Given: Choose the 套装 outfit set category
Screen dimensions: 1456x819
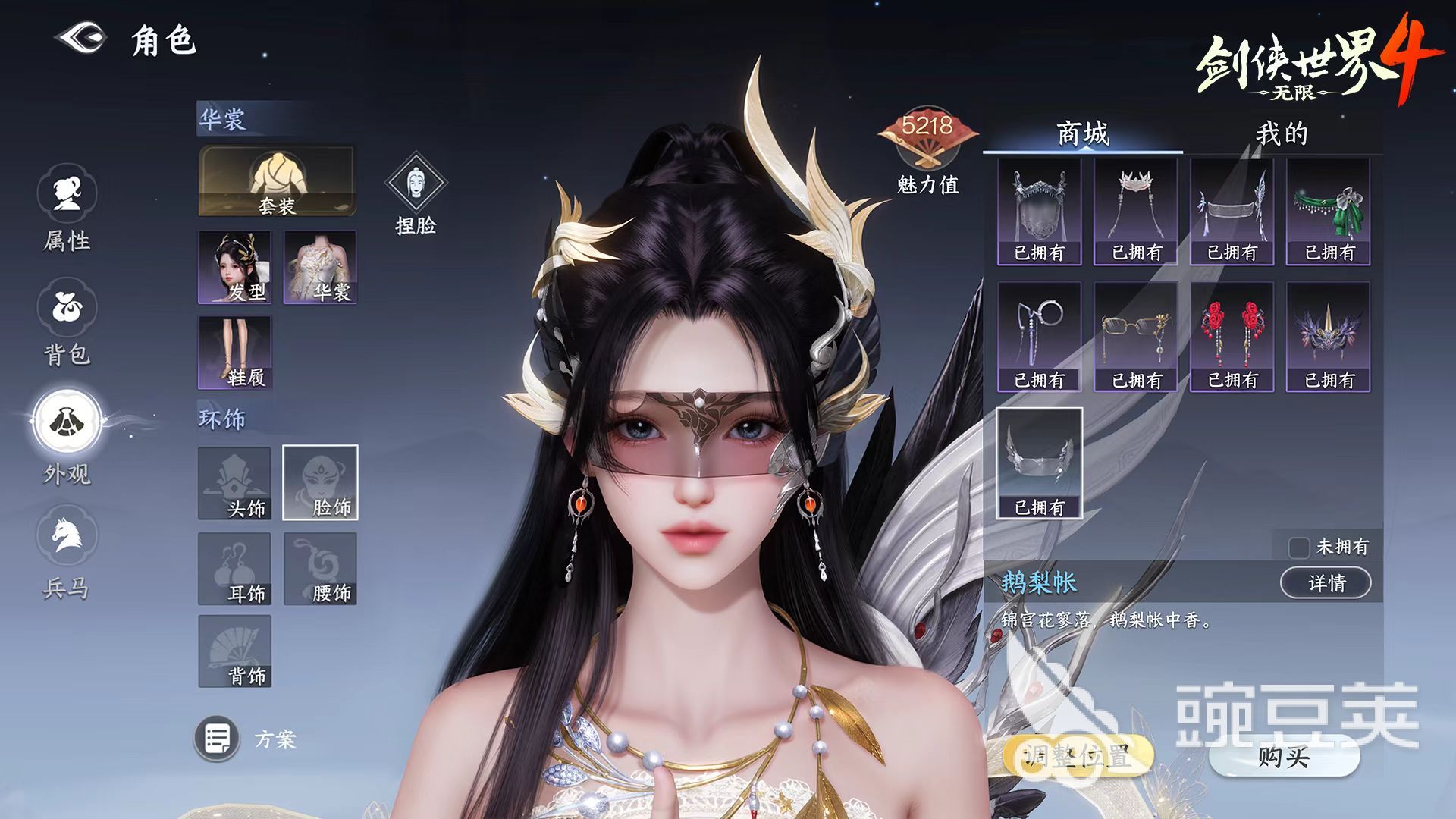Looking at the screenshot, I should tap(277, 181).
